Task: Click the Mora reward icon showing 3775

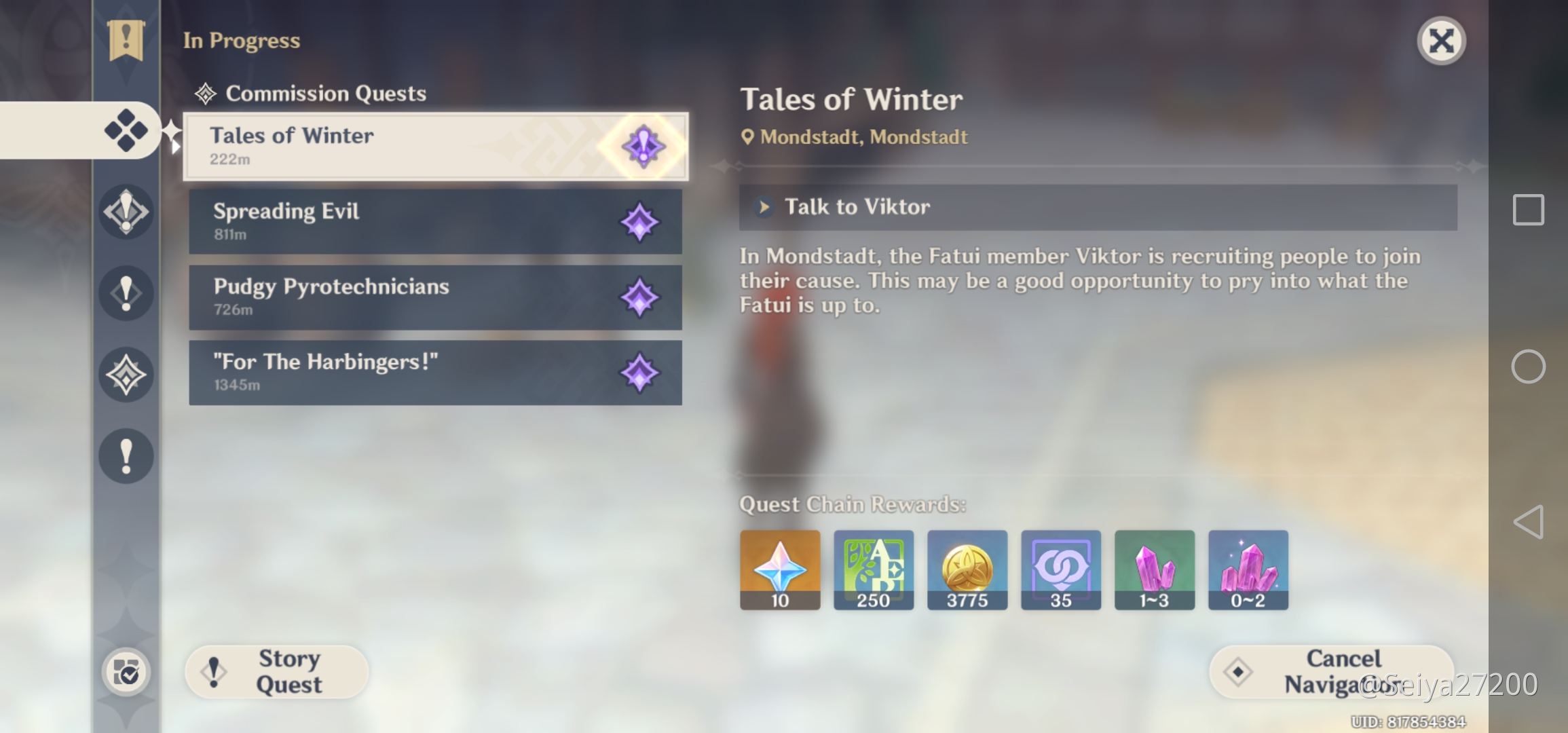Action: click(967, 570)
